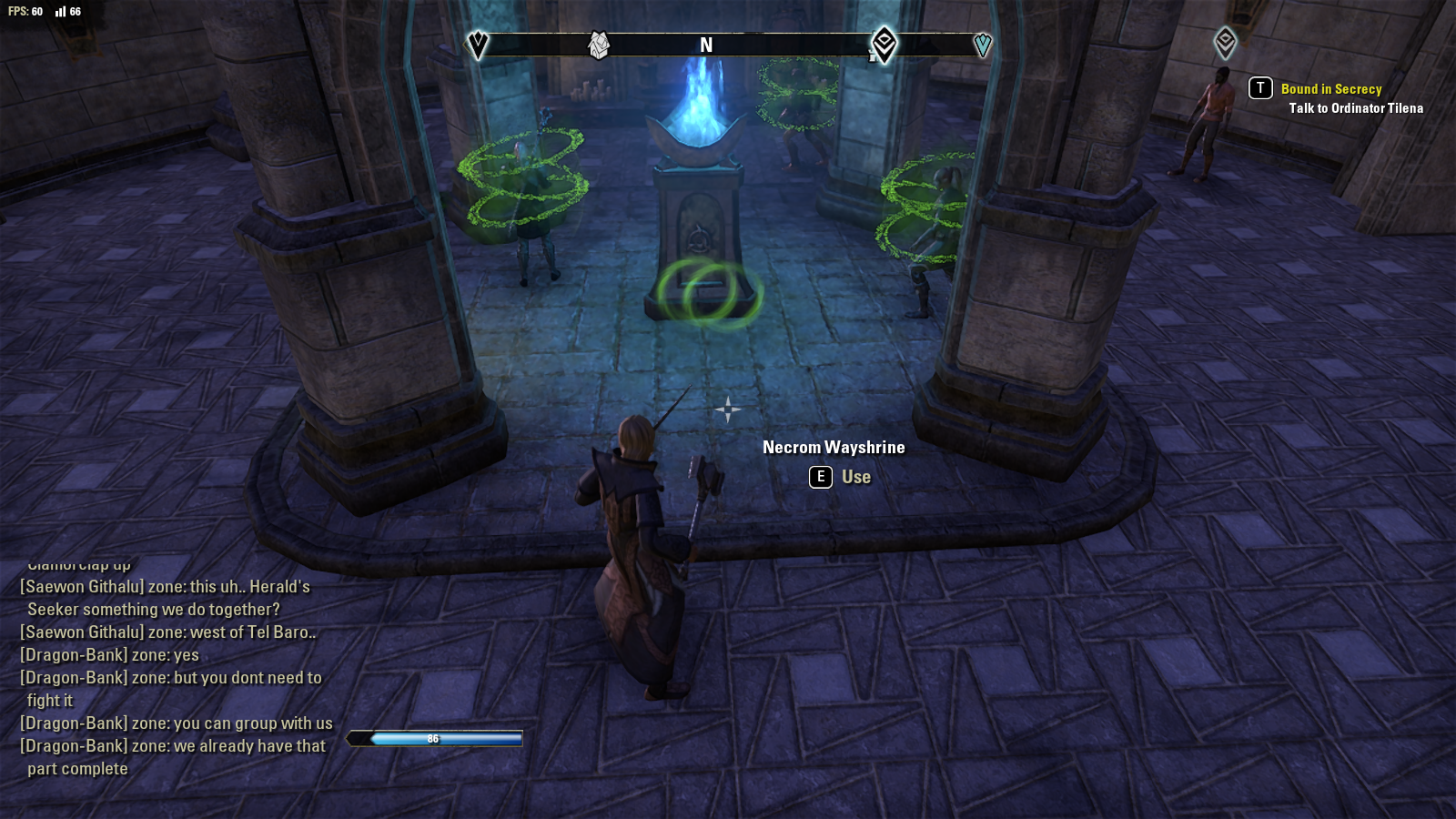Viewport: 1456px width, 819px height.
Task: Select the Bound in Secrecy quest title
Action: (1331, 89)
